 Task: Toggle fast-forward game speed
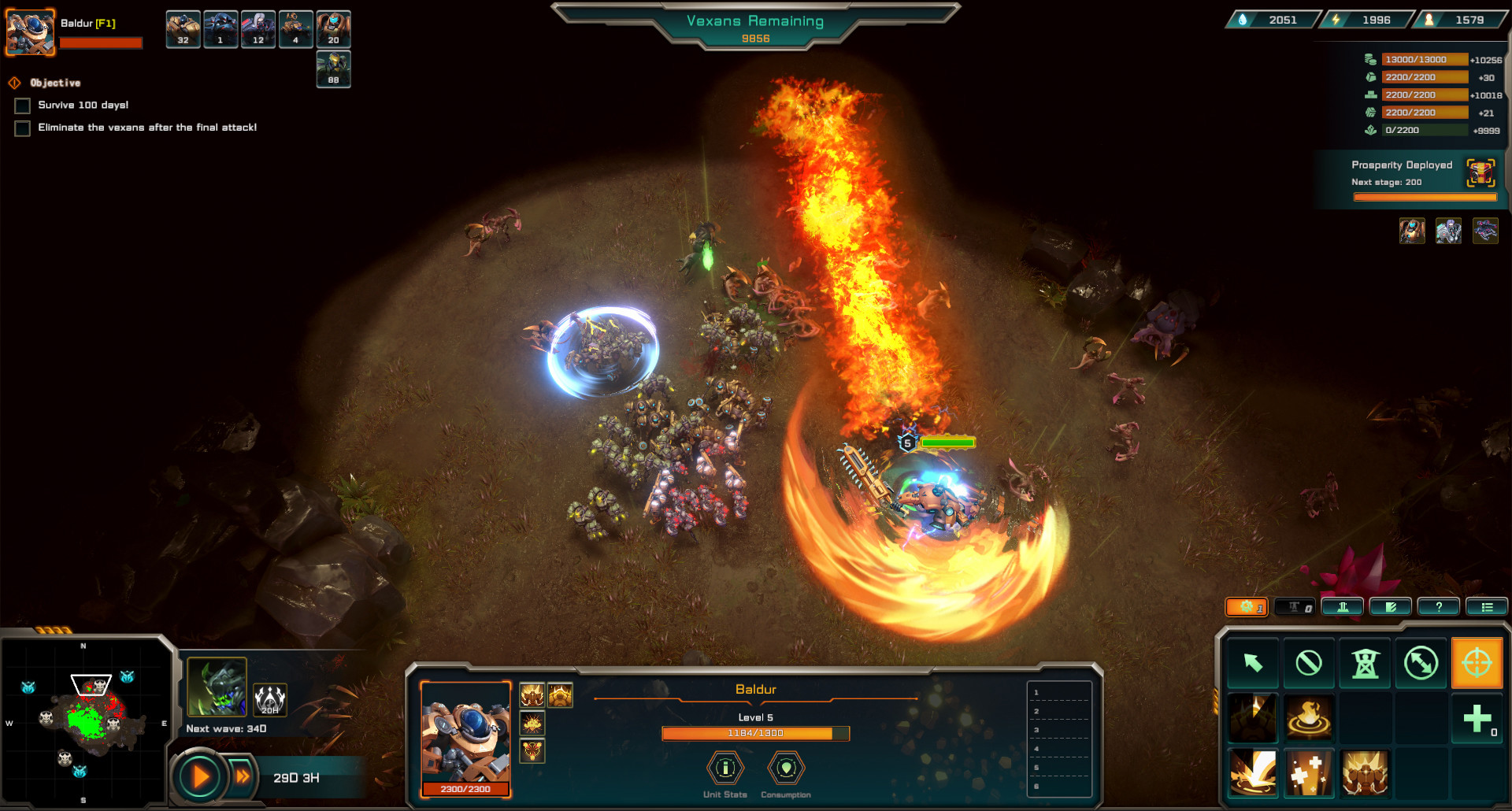pyautogui.click(x=243, y=776)
